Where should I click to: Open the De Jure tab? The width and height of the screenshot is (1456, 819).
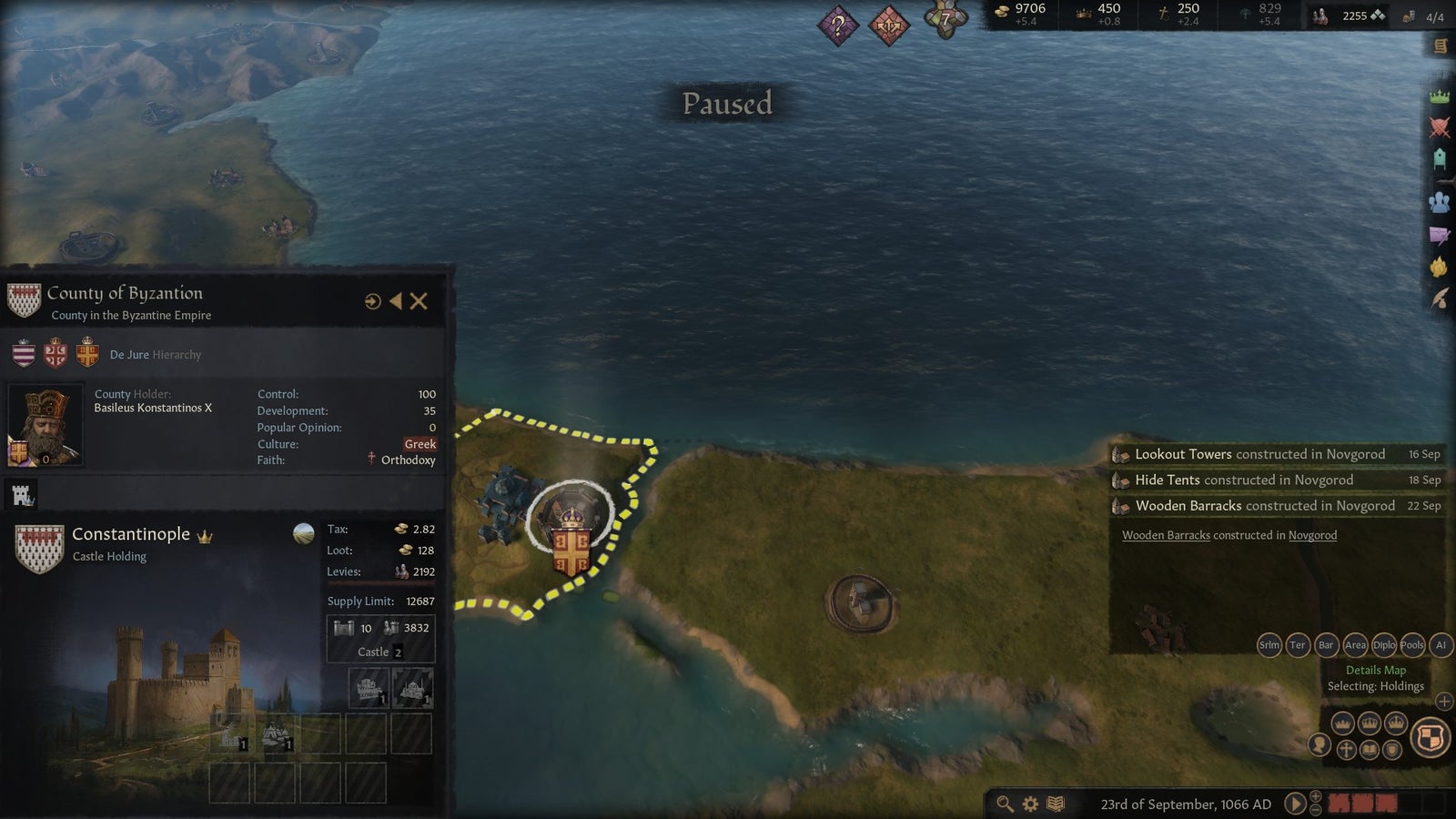129,354
